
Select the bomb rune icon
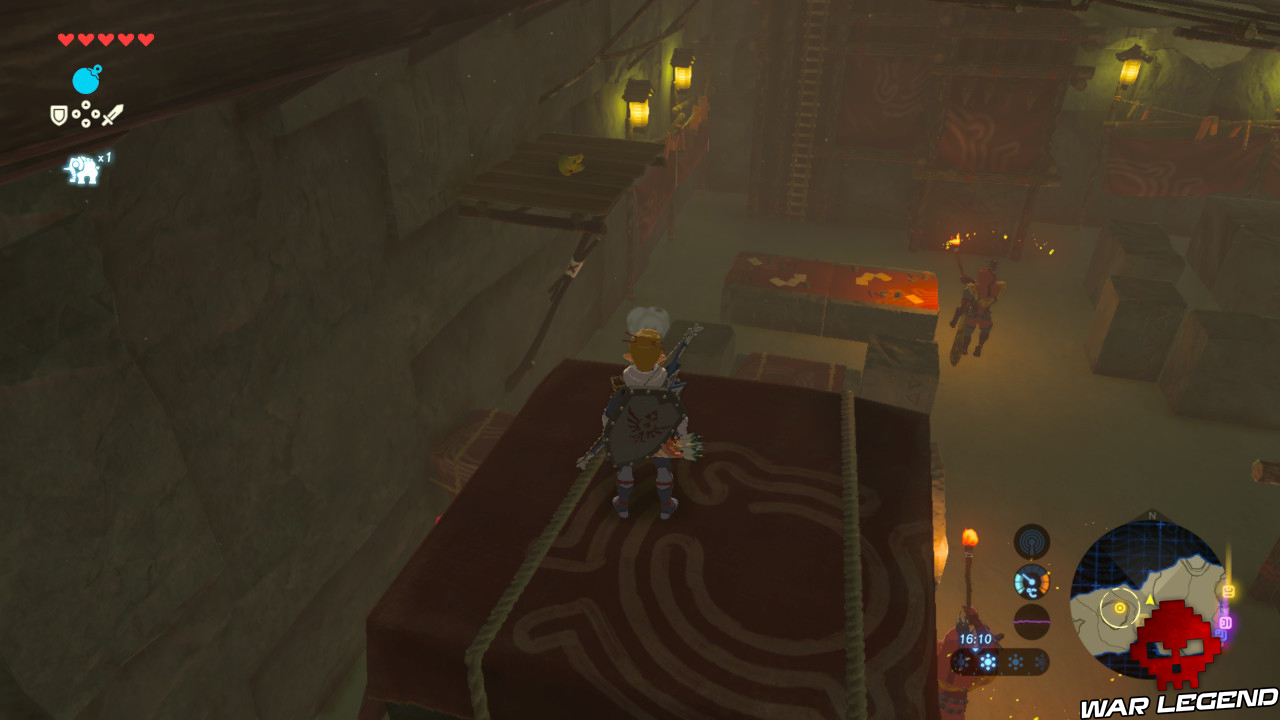[85, 80]
